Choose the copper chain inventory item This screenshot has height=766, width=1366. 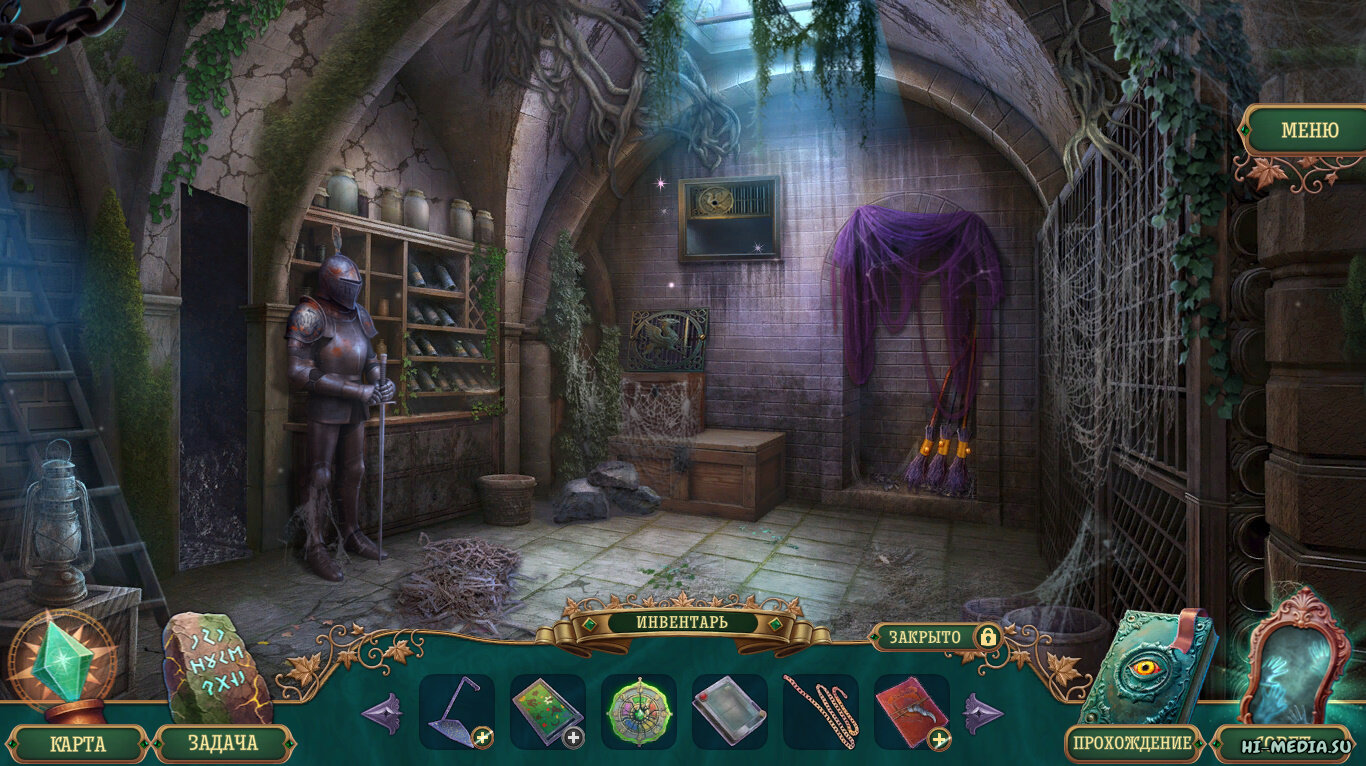point(820,711)
